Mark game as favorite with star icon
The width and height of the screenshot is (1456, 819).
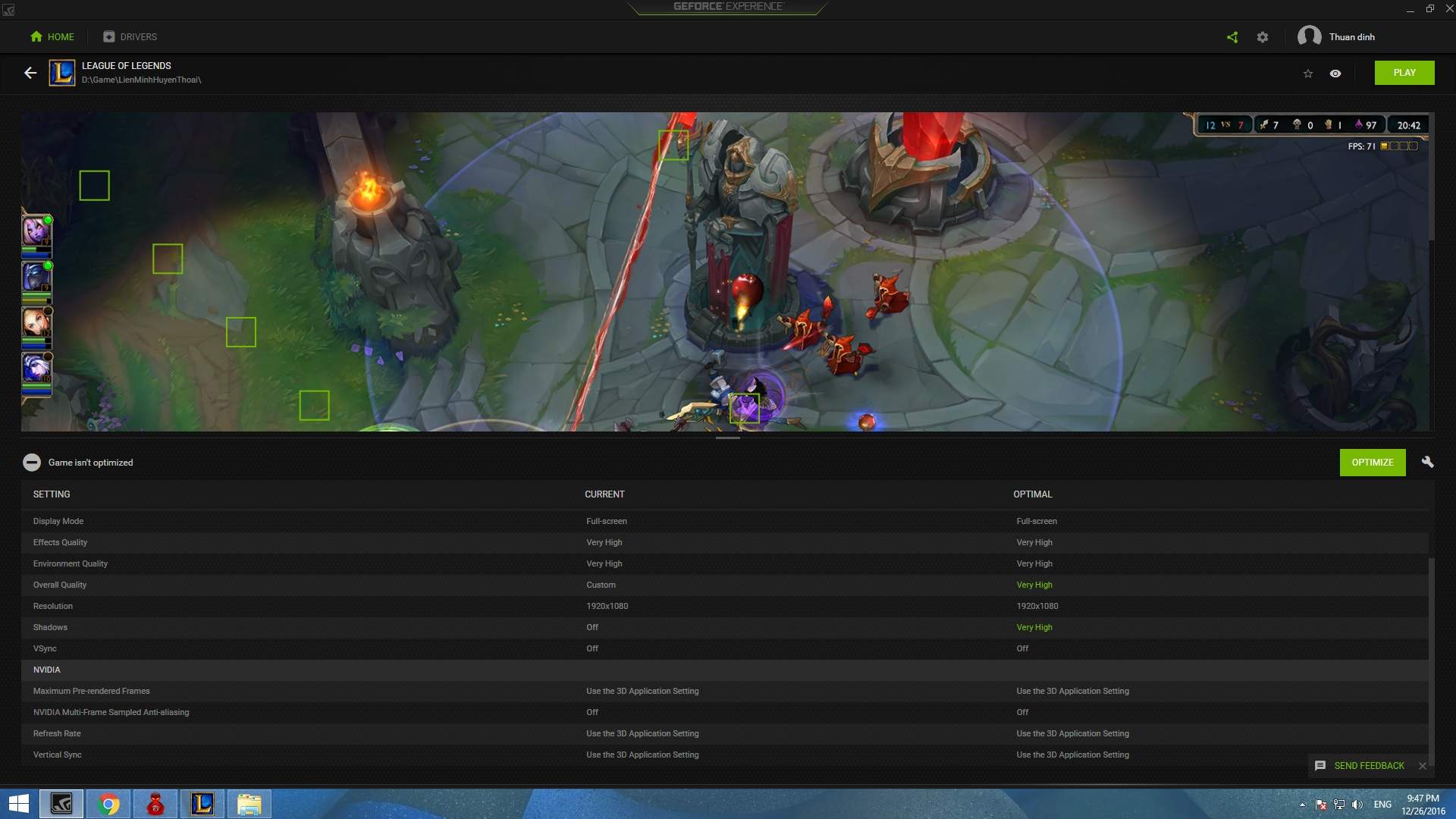point(1308,74)
